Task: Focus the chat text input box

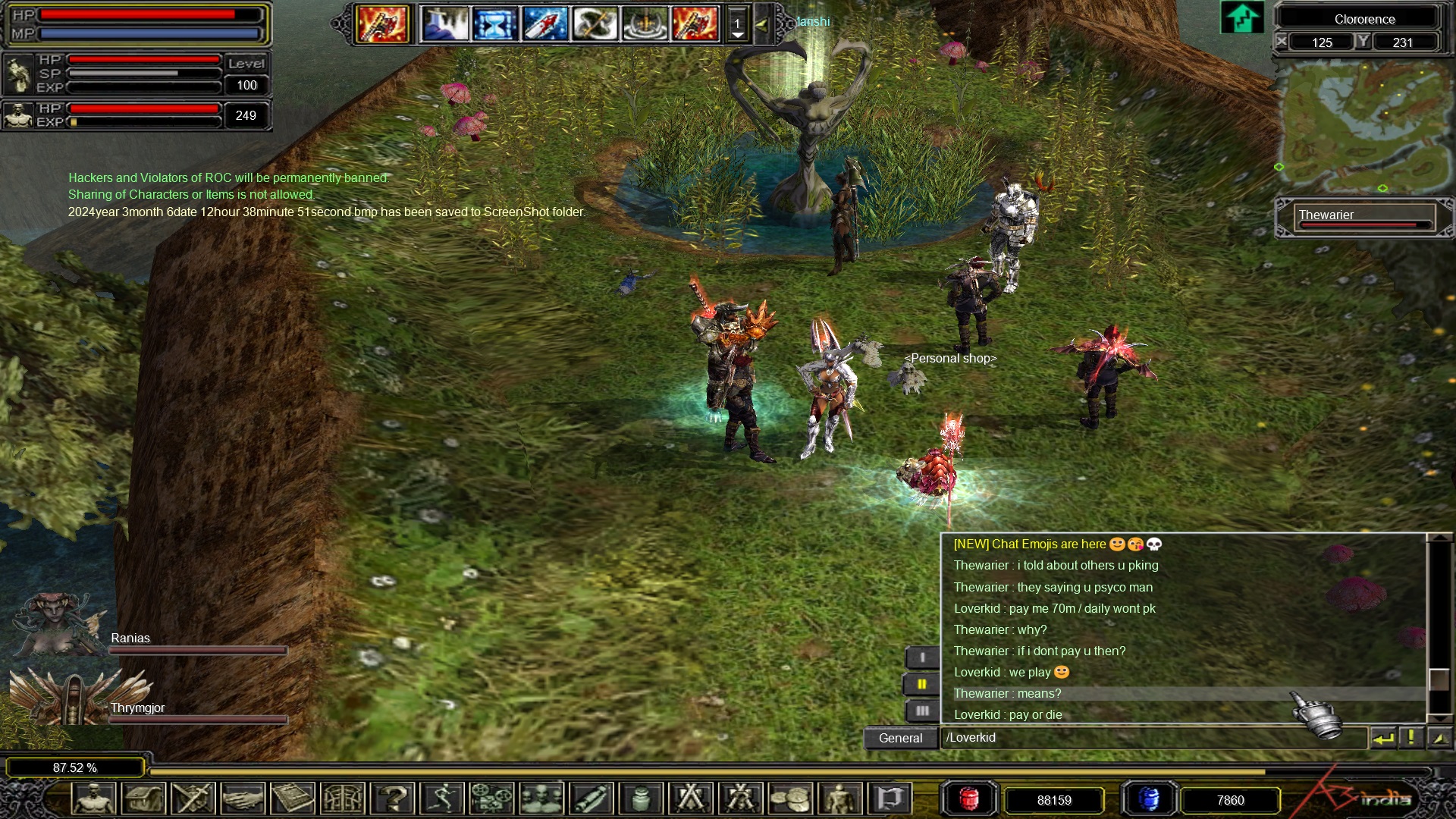Action: tap(1153, 738)
